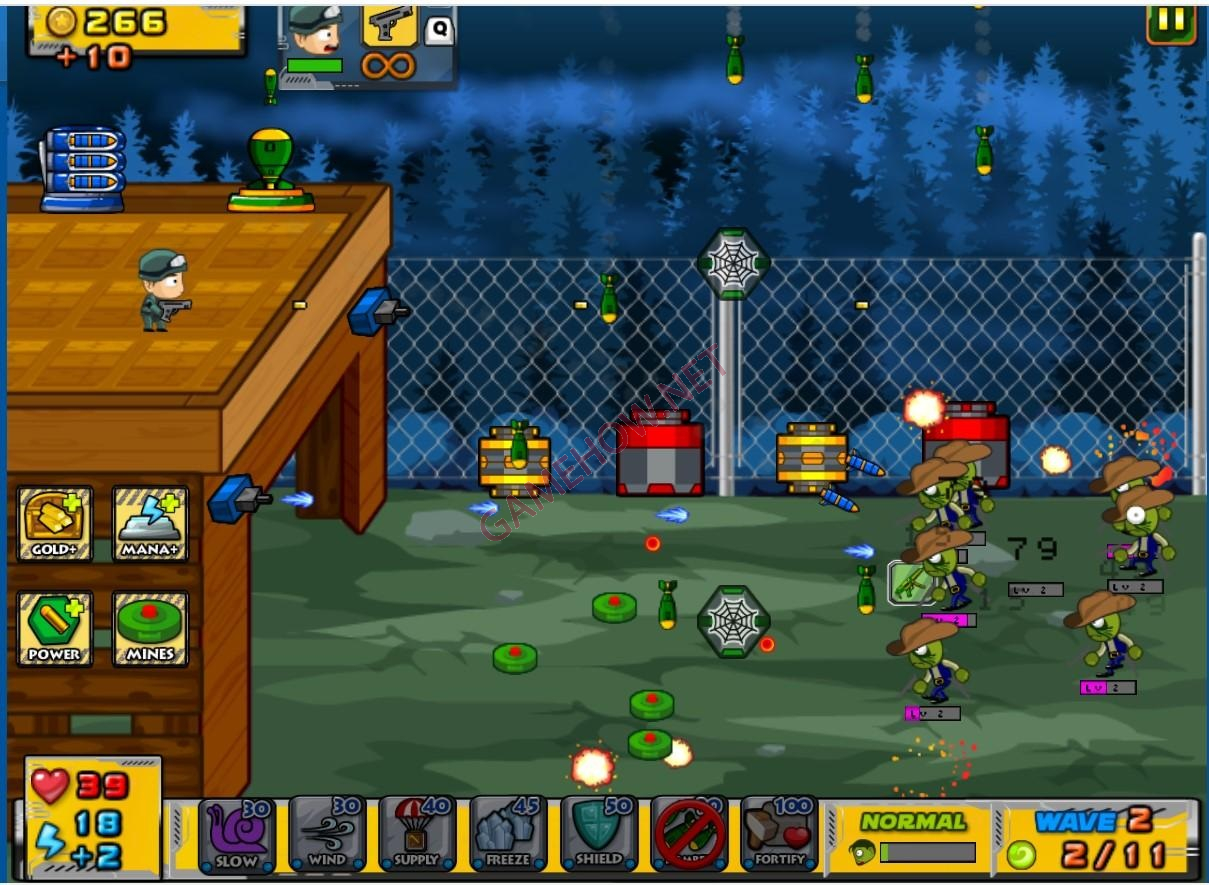Image resolution: width=1209 pixels, height=885 pixels.
Task: Buy the Gold+ upgrade
Action: (x=55, y=523)
